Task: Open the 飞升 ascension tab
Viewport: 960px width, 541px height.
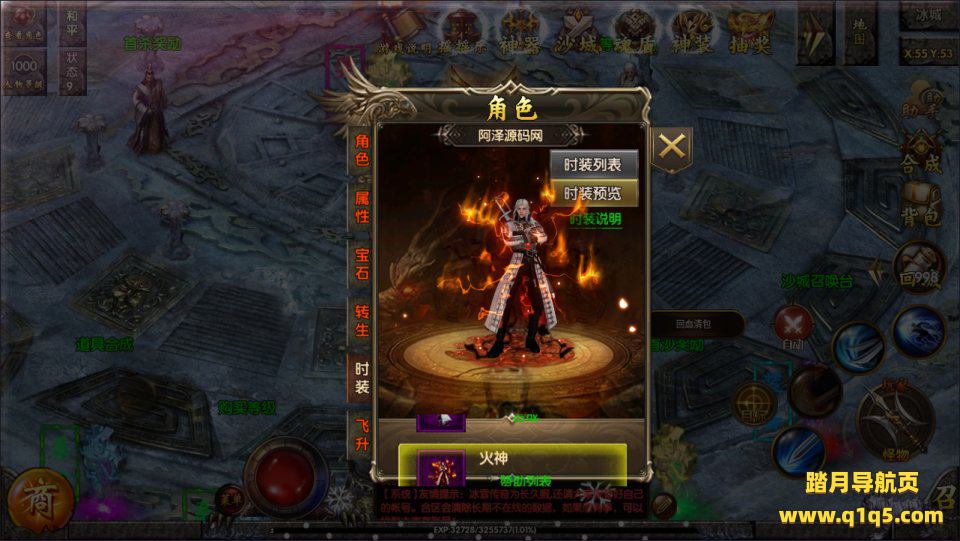Action: pyautogui.click(x=362, y=434)
